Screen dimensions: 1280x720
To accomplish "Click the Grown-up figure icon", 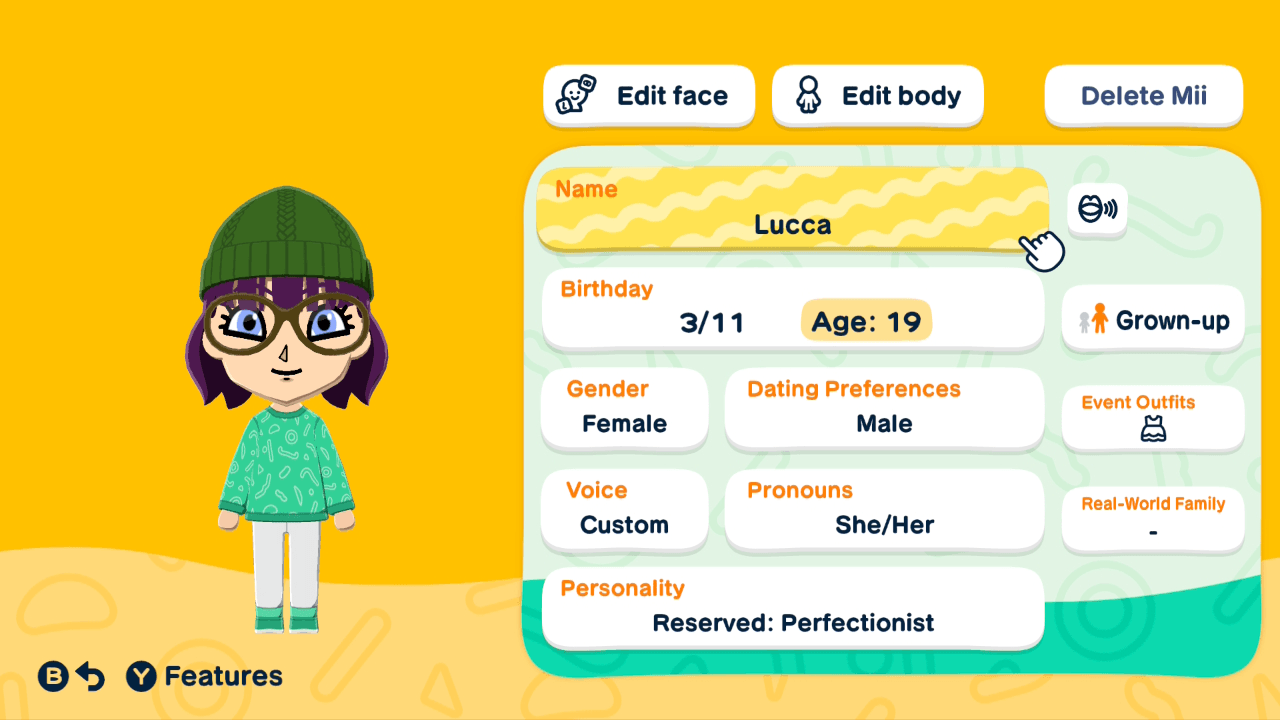I will [x=1096, y=319].
